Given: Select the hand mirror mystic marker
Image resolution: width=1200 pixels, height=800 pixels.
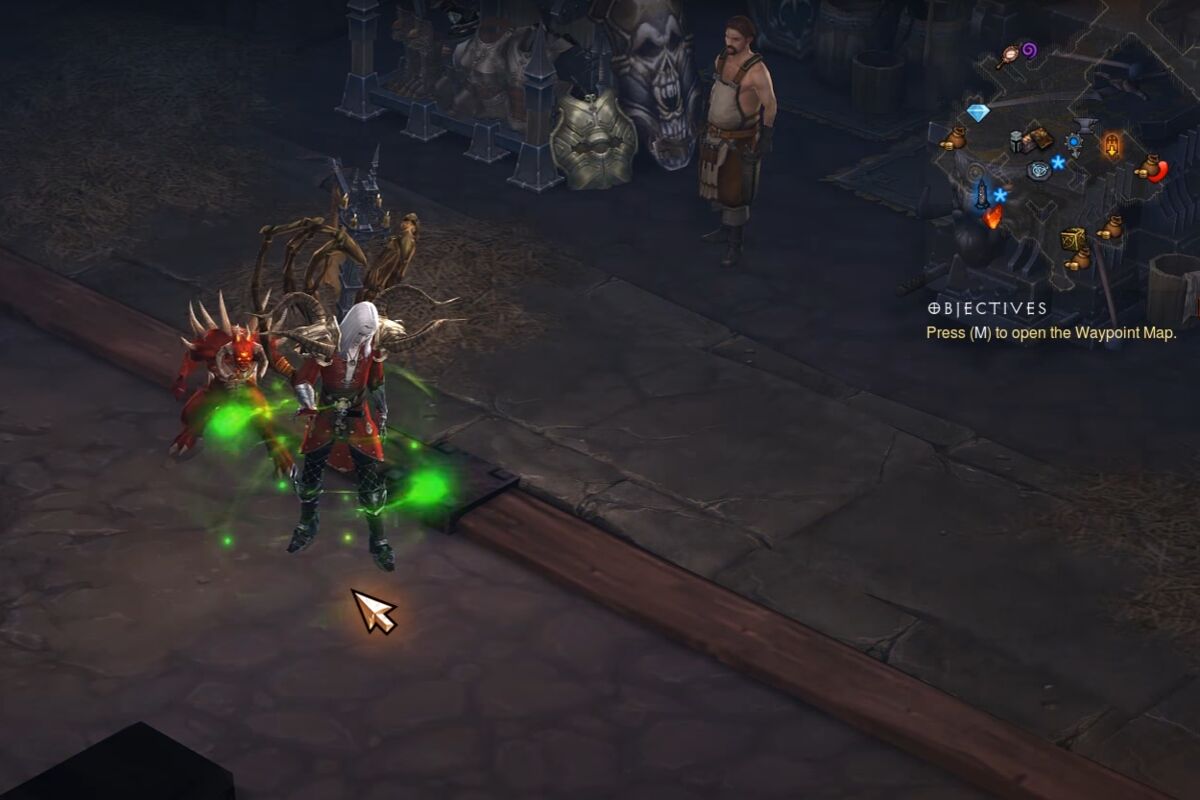Looking at the screenshot, I should tap(1006, 57).
